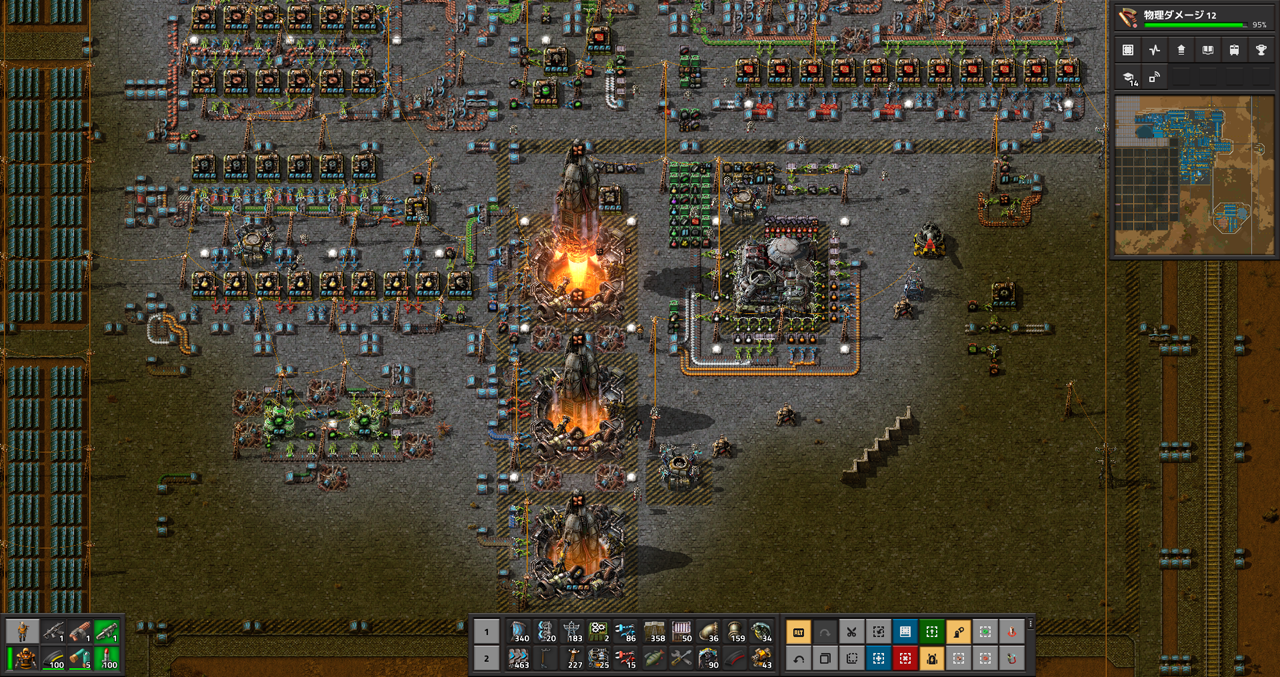The image size is (1280, 677).
Task: Select the repair wrench quickbar slot
Action: point(681,658)
